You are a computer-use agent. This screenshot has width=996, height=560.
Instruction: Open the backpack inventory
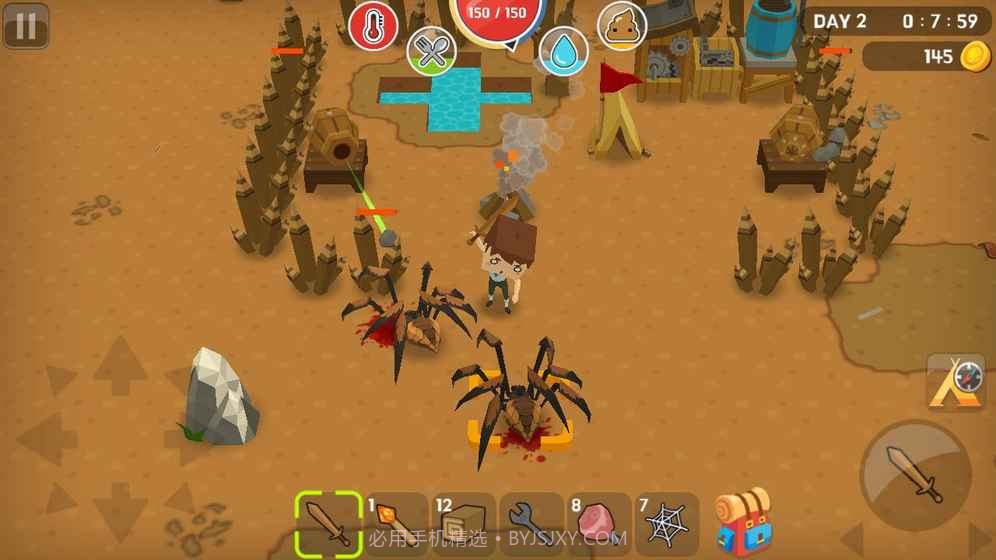(x=744, y=522)
